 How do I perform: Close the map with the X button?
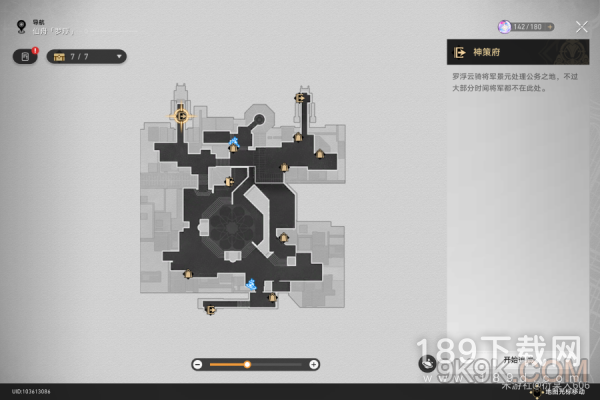582,27
